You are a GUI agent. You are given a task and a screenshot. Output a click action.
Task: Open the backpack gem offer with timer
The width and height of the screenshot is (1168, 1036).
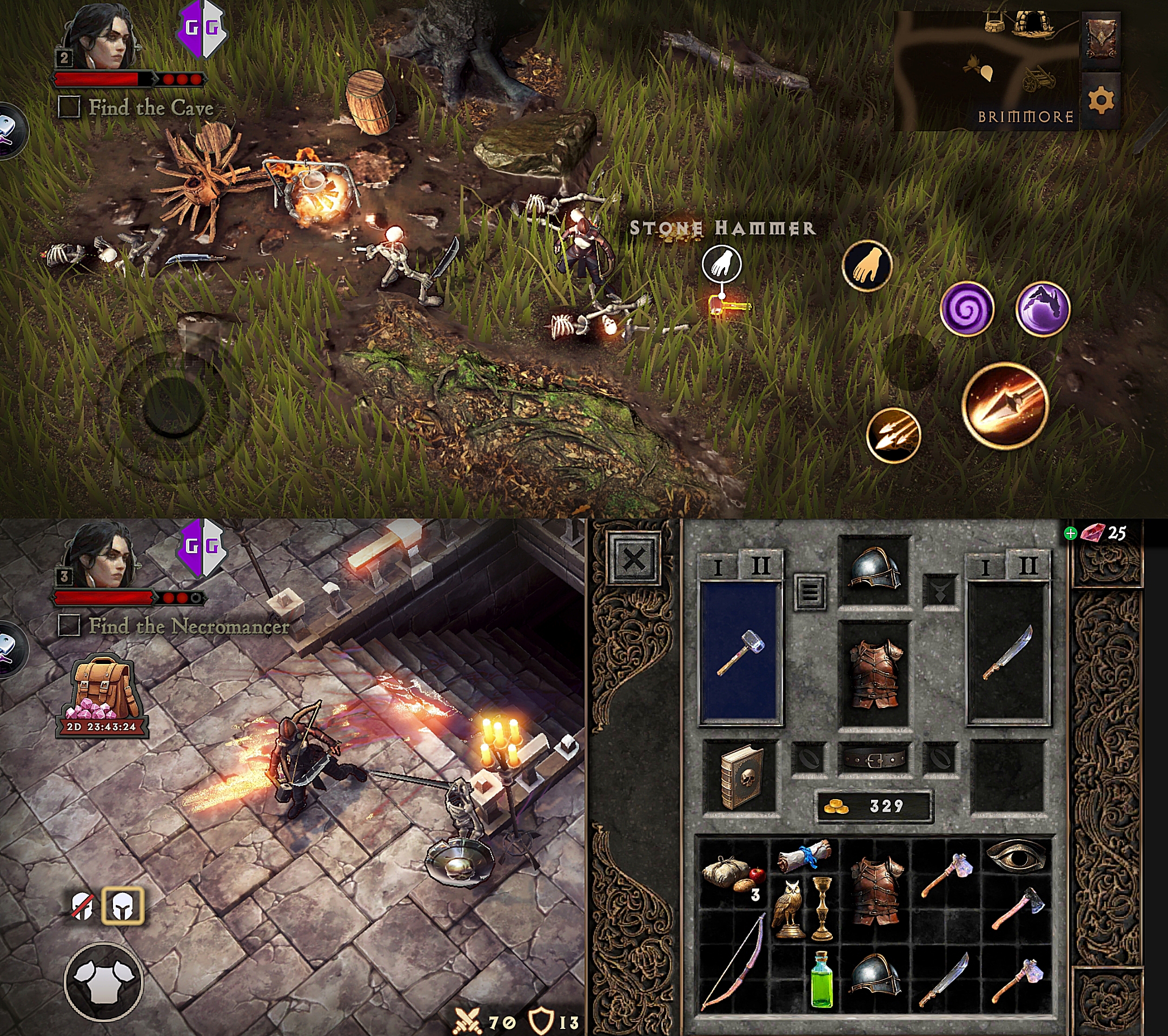pyautogui.click(x=102, y=696)
